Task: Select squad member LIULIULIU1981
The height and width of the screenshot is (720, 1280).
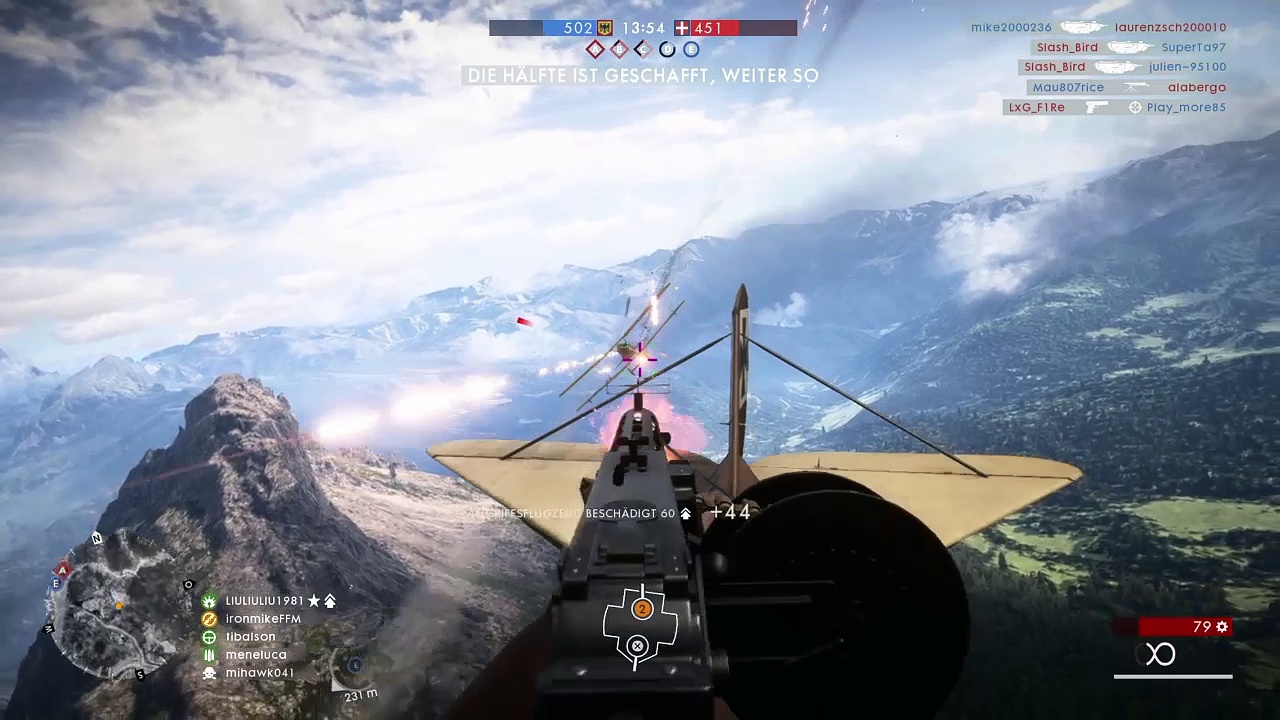Action: click(264, 601)
